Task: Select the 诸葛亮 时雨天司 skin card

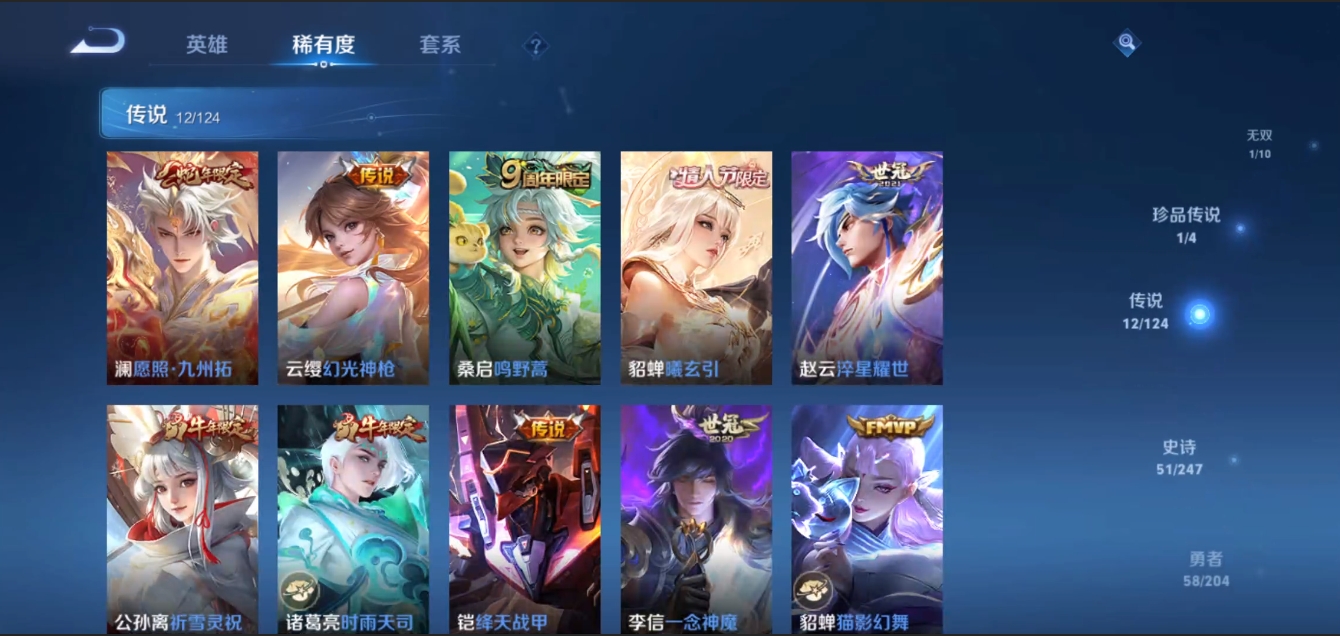Action: [353, 518]
